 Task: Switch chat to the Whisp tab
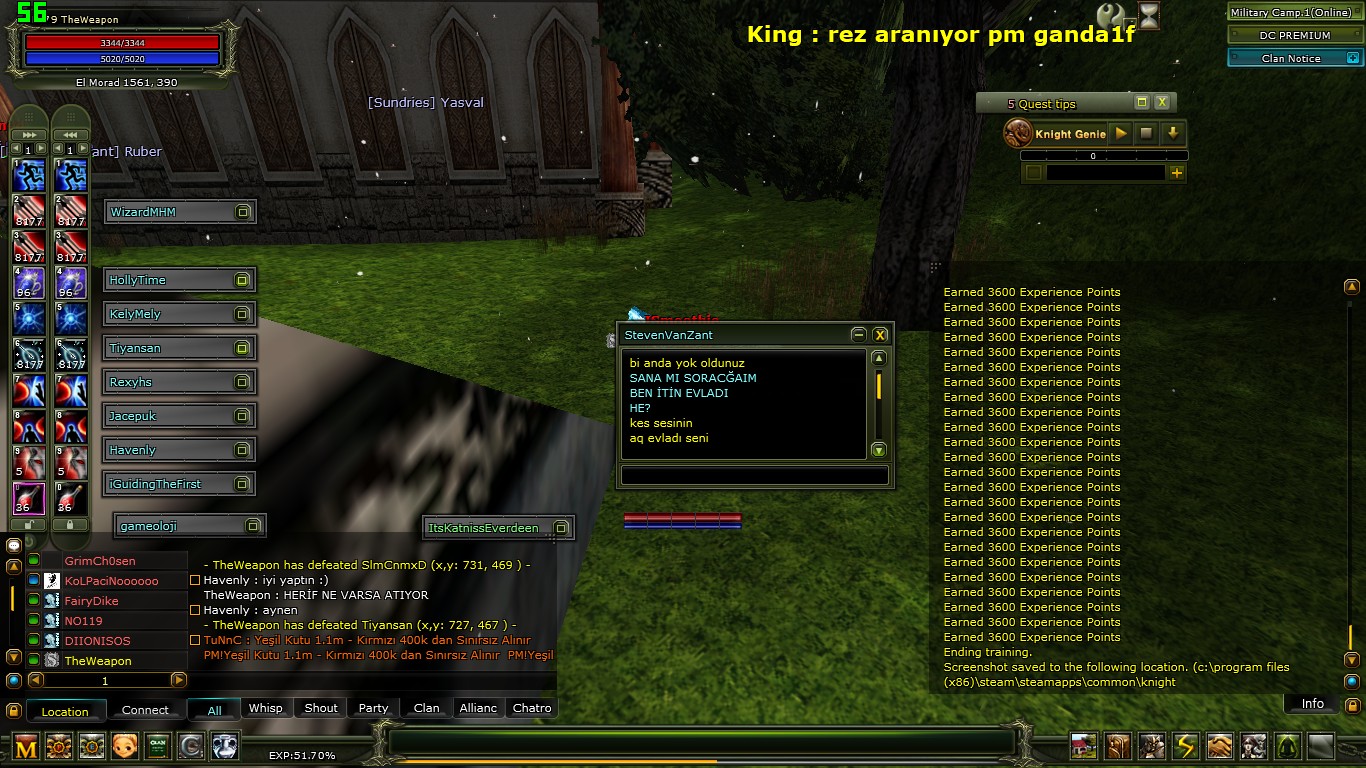click(x=265, y=708)
